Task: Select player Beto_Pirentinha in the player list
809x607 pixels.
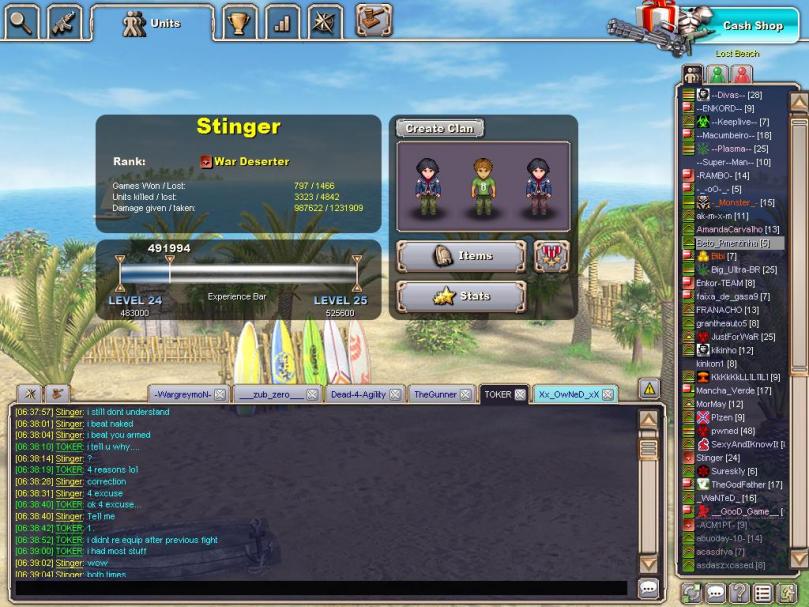Action: (732, 243)
